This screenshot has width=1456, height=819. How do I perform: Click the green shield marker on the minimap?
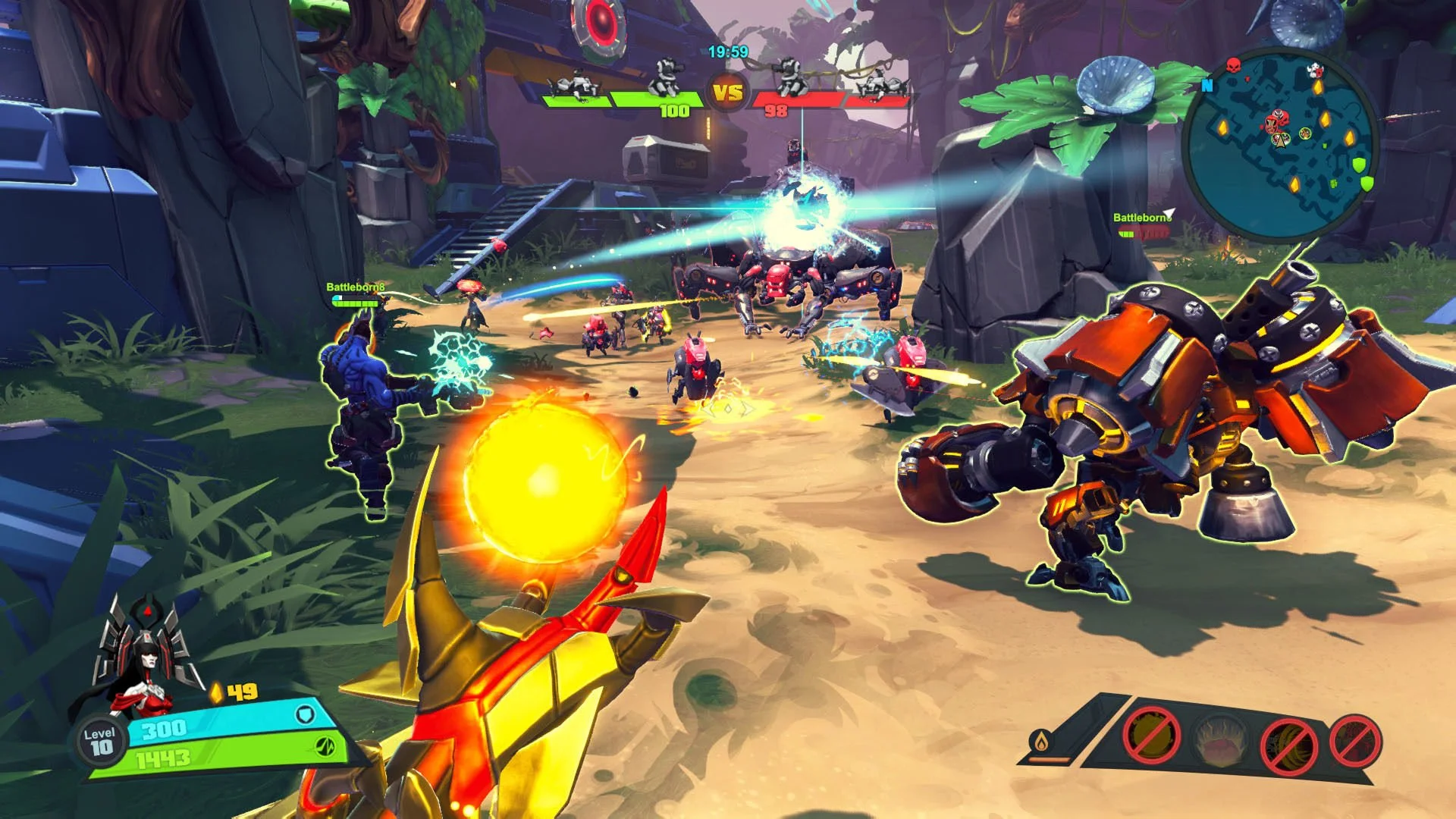point(1359,165)
